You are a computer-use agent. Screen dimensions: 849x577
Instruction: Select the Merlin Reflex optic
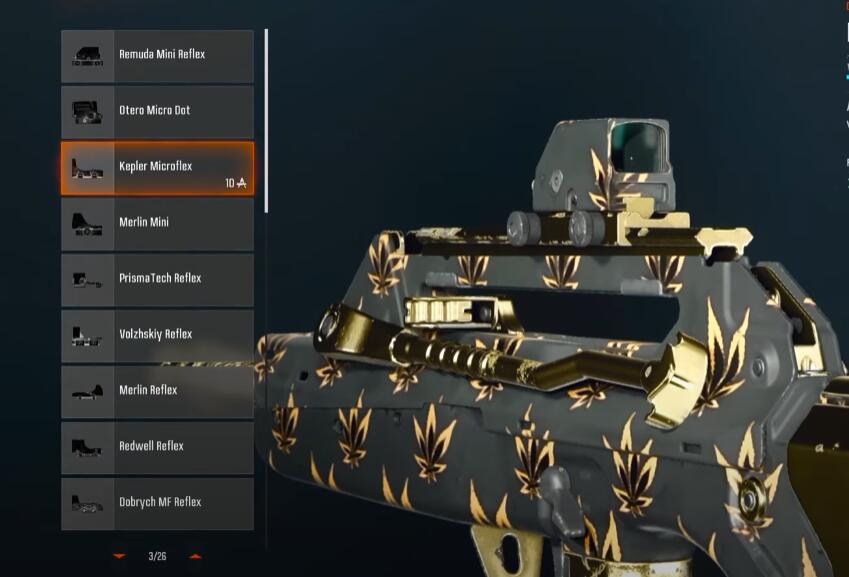tap(157, 391)
